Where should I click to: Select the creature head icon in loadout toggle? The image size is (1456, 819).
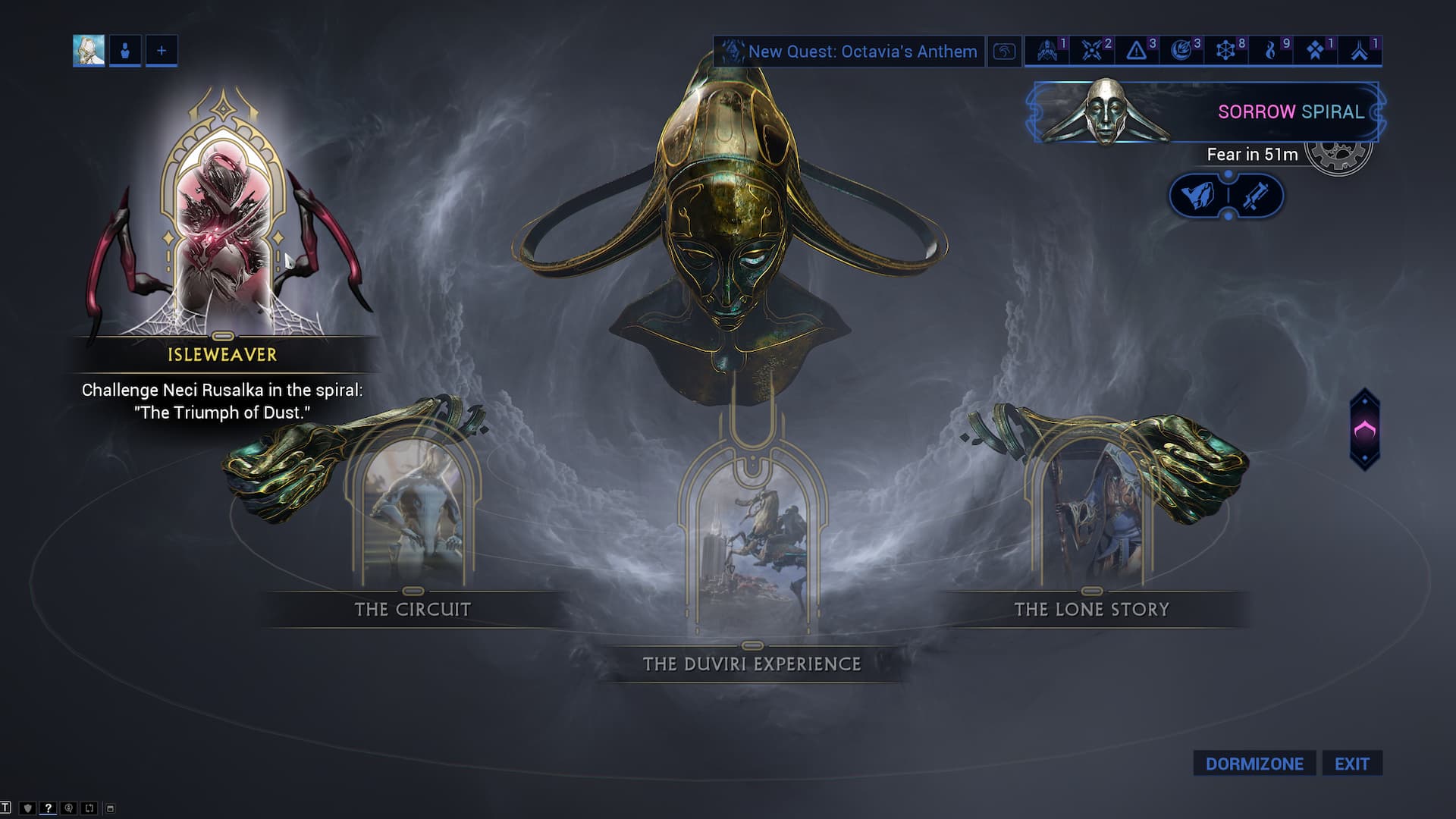[1198, 196]
